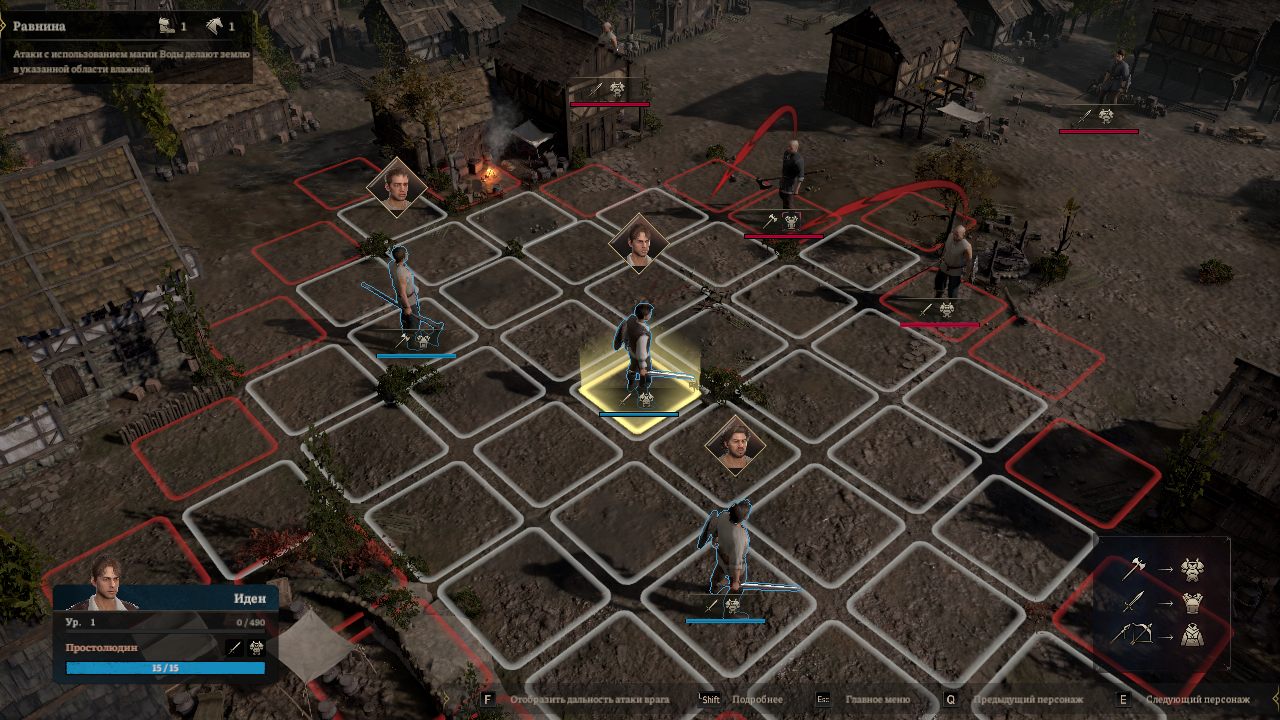1280x720 pixels.
Task: Click the axe icon in the weapon chart
Action: point(1134,568)
